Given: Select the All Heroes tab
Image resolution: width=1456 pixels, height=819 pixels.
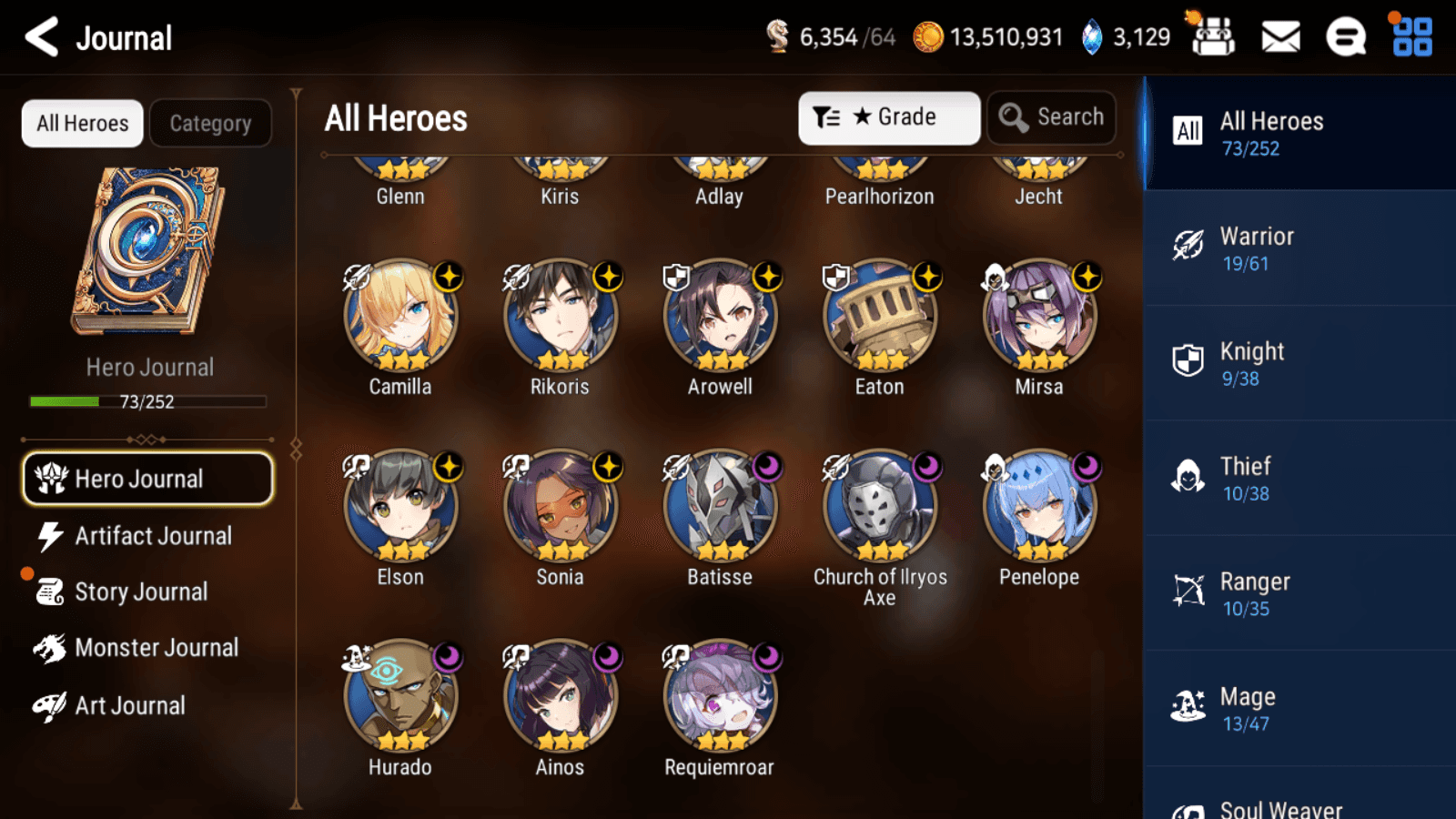Looking at the screenshot, I should coord(83,123).
